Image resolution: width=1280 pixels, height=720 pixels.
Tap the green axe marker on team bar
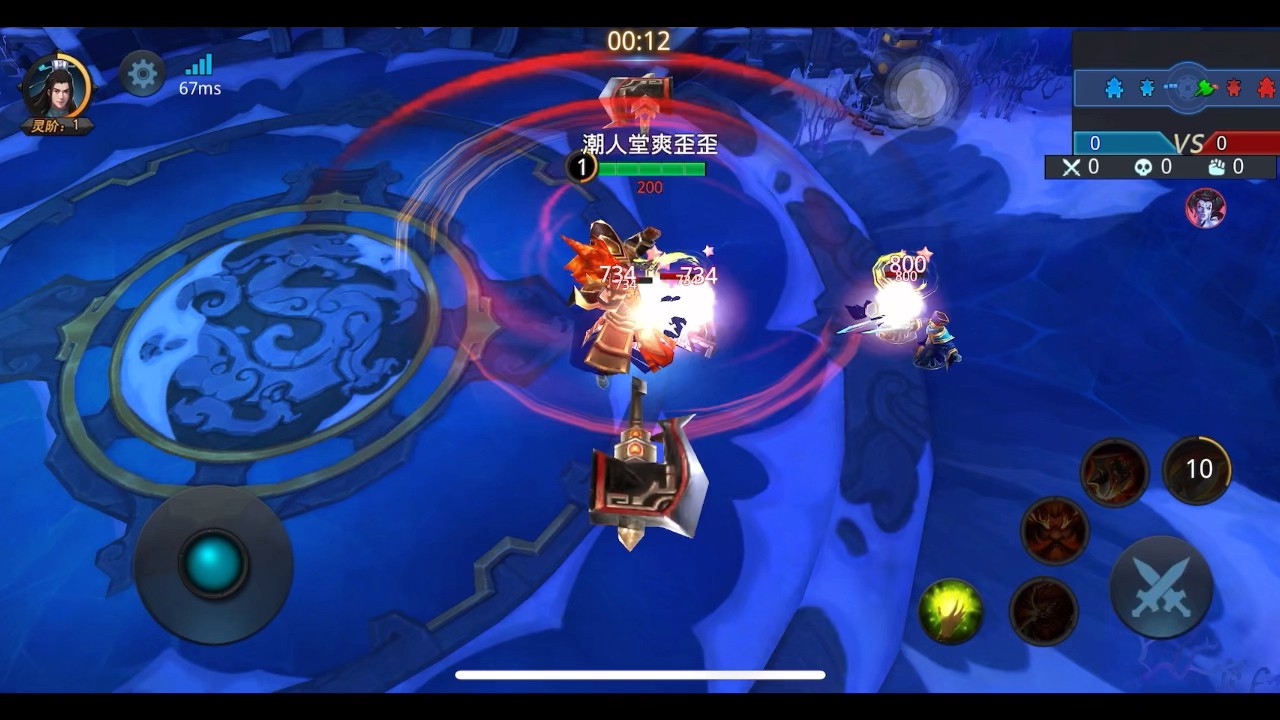(1203, 87)
